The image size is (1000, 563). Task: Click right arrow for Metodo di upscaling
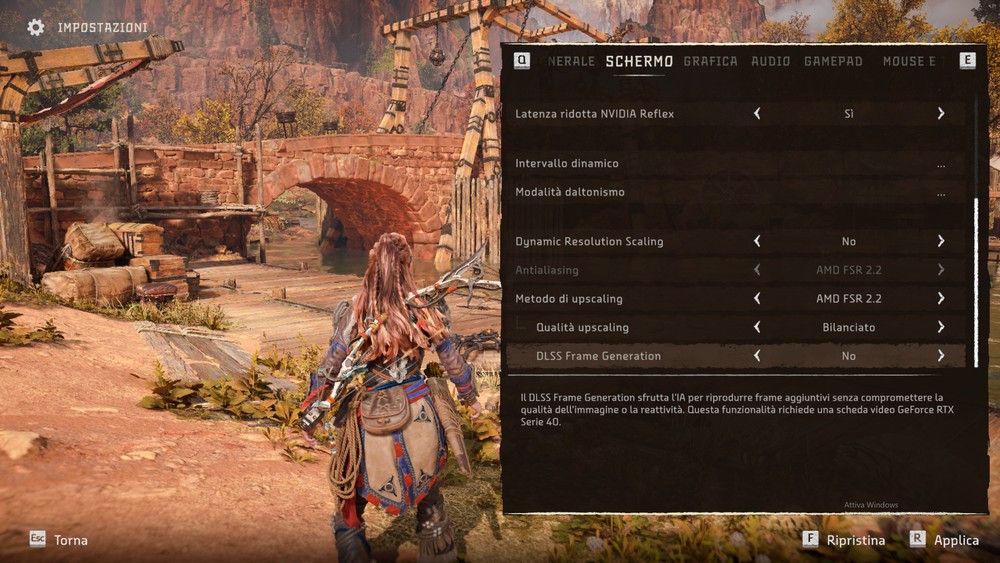[x=941, y=298]
